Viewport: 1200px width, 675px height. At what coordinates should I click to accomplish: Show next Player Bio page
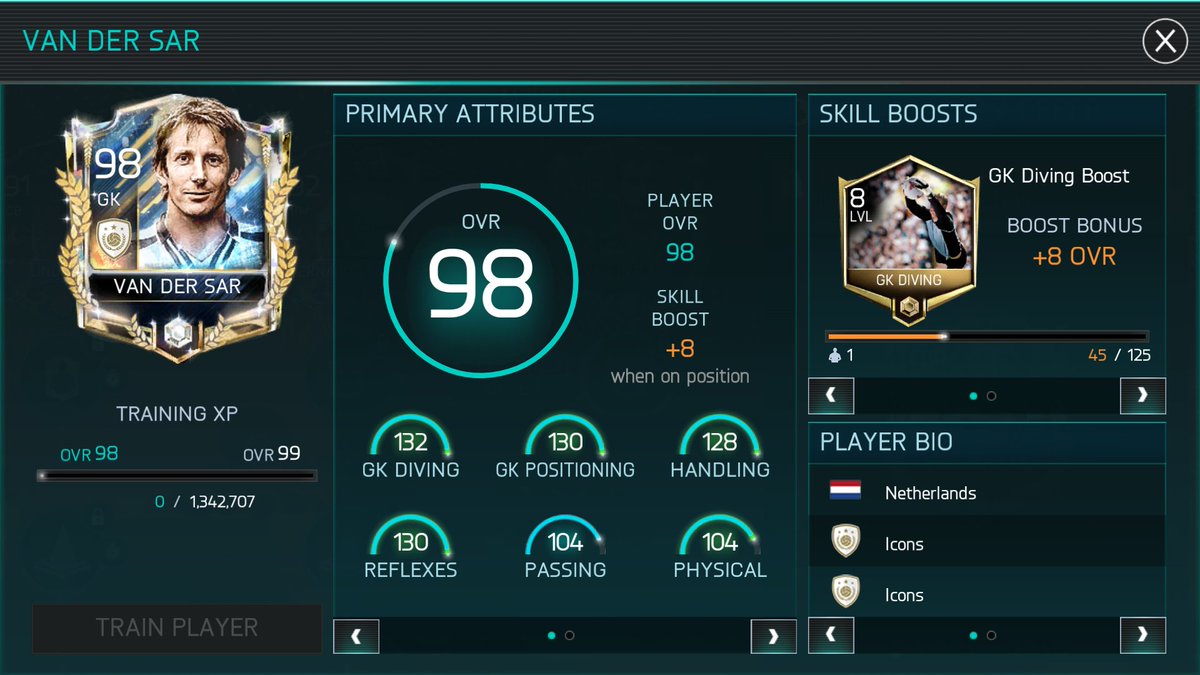(1142, 635)
